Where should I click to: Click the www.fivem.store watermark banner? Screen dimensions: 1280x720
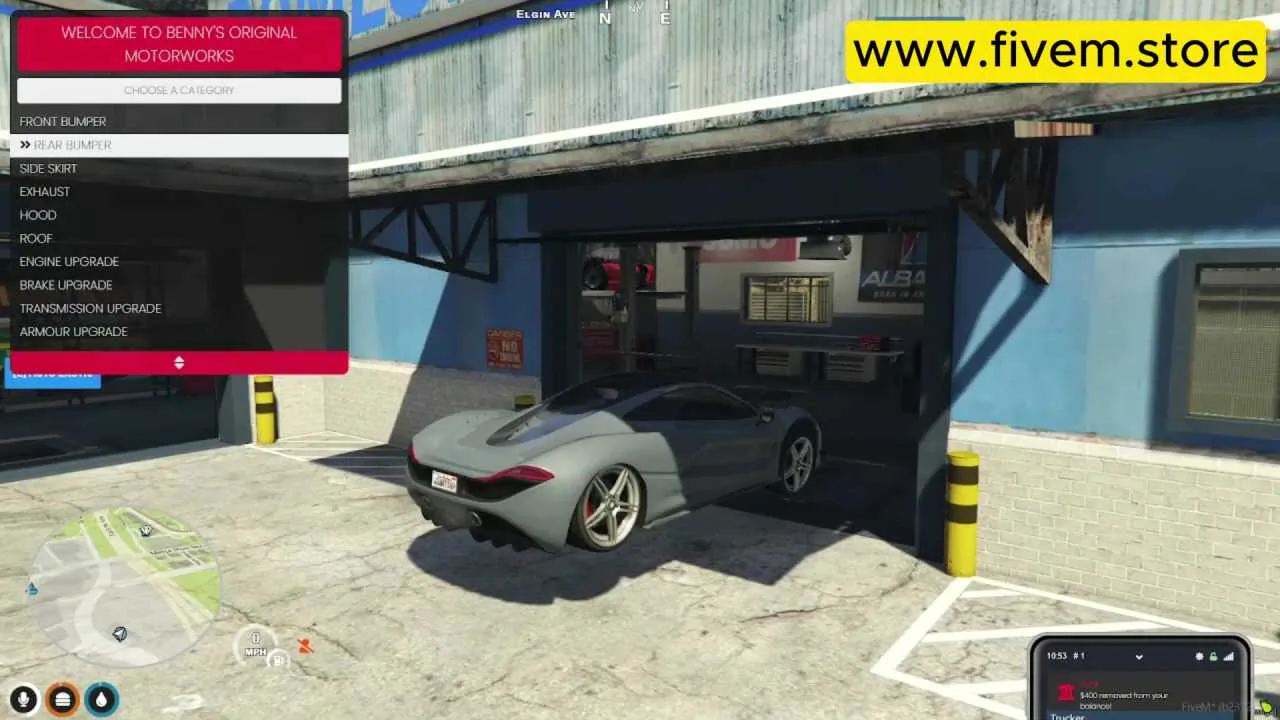(1057, 50)
